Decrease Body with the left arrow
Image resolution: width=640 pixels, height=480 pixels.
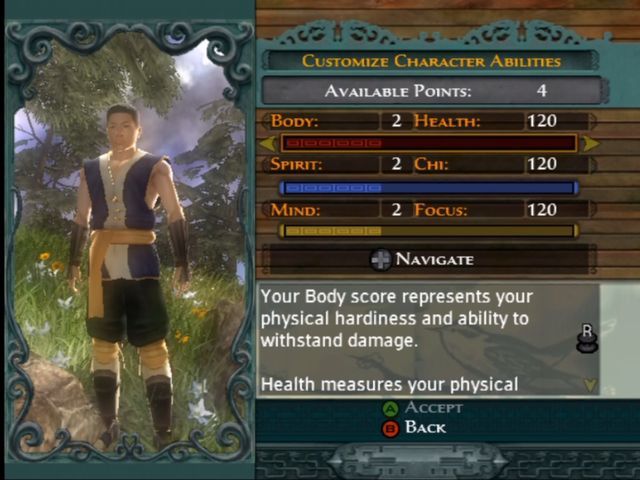coord(268,143)
